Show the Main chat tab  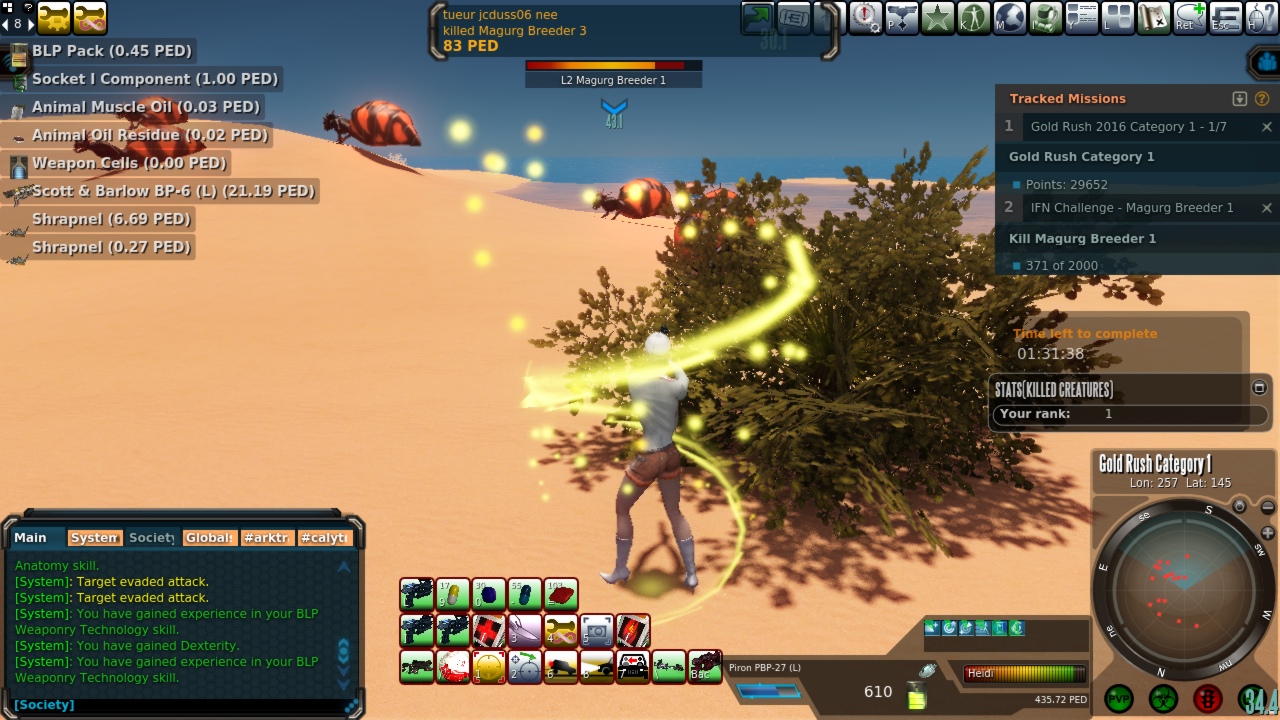tap(30, 538)
